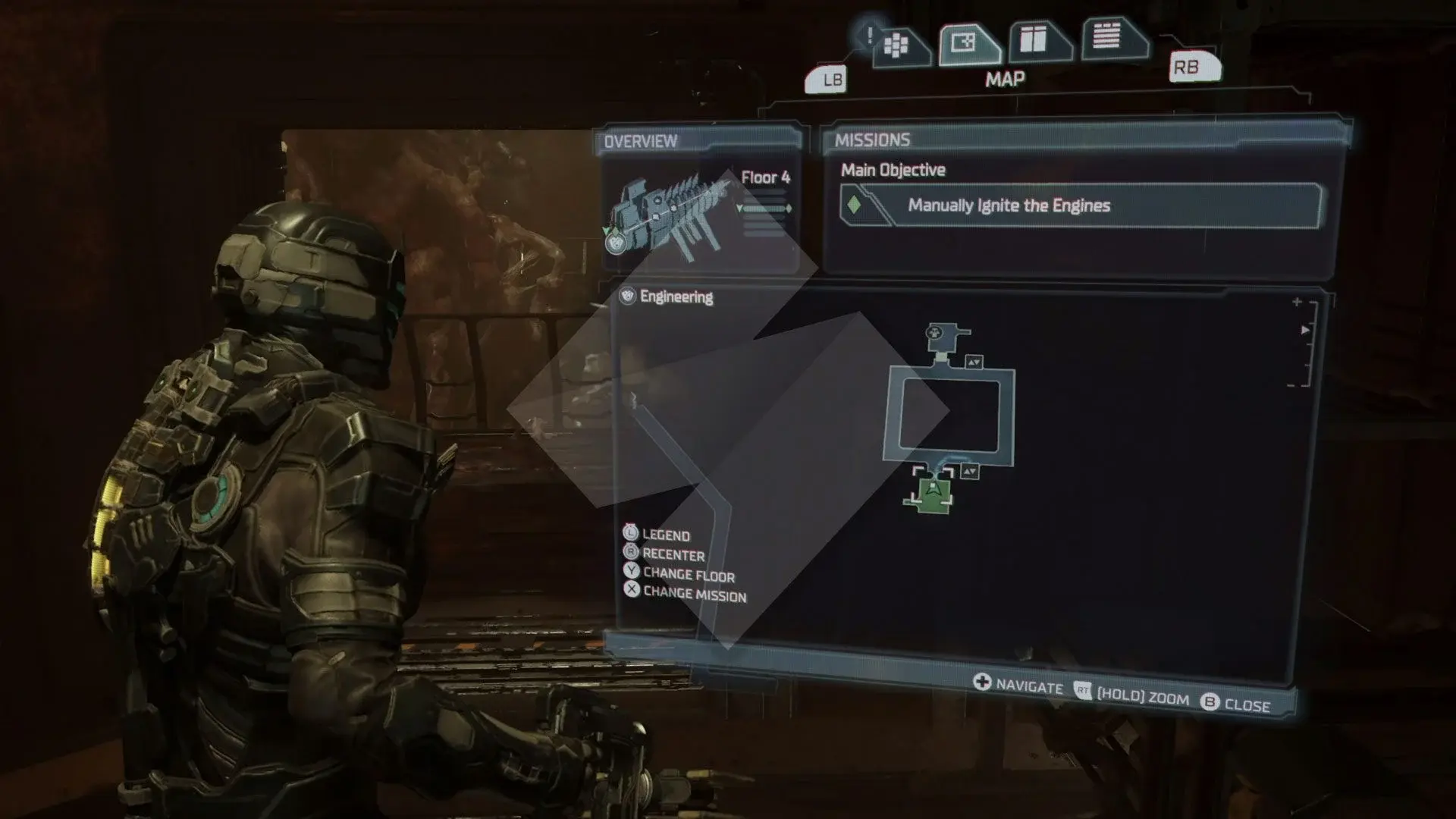Select the Floor 4 level indicator
1456x819 pixels.
(765, 177)
